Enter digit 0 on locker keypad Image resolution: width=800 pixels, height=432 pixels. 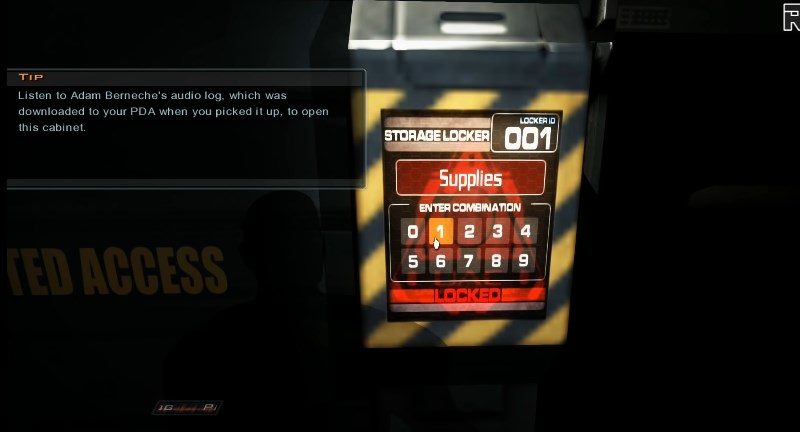pos(413,232)
